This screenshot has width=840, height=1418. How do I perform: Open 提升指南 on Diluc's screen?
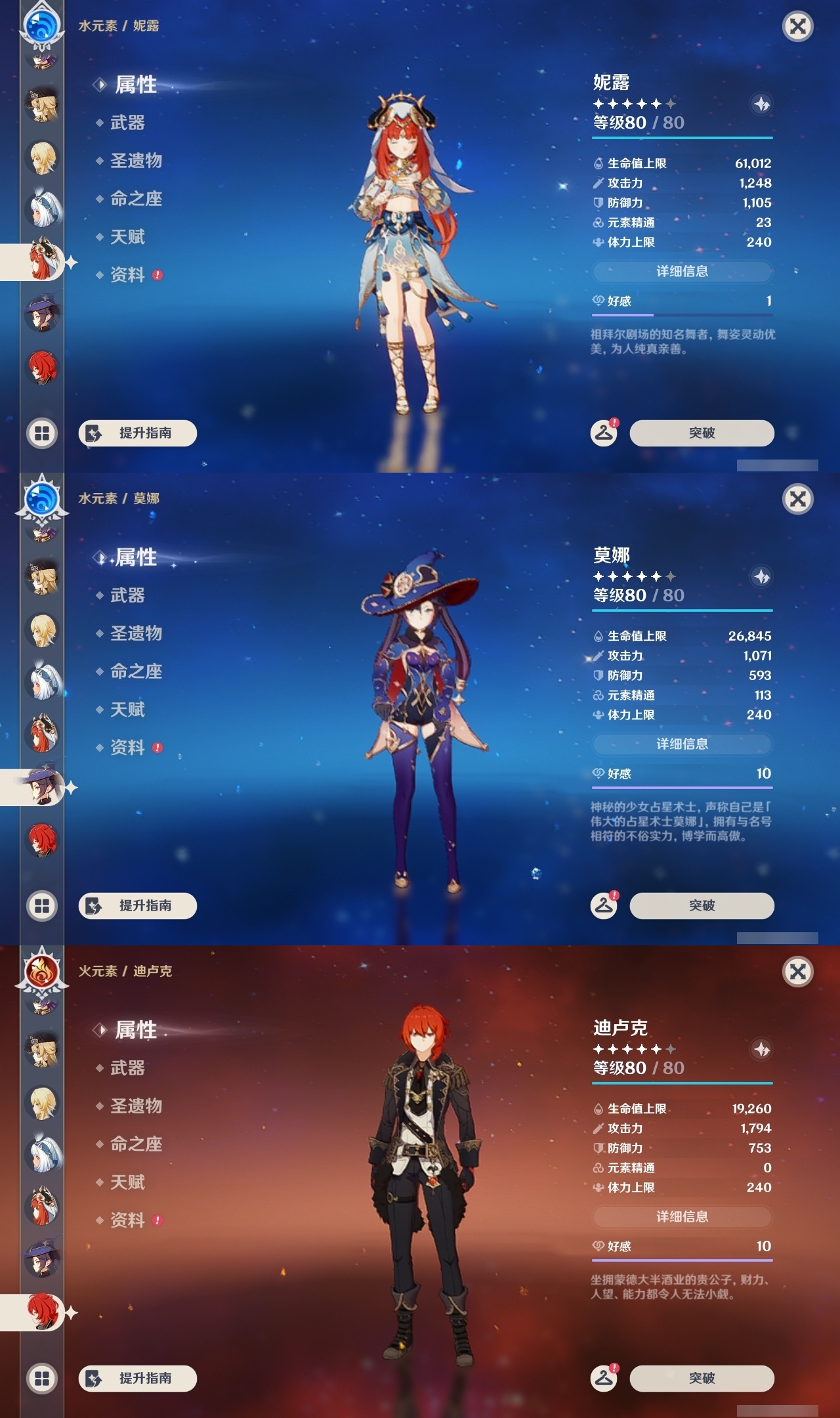point(137,1379)
